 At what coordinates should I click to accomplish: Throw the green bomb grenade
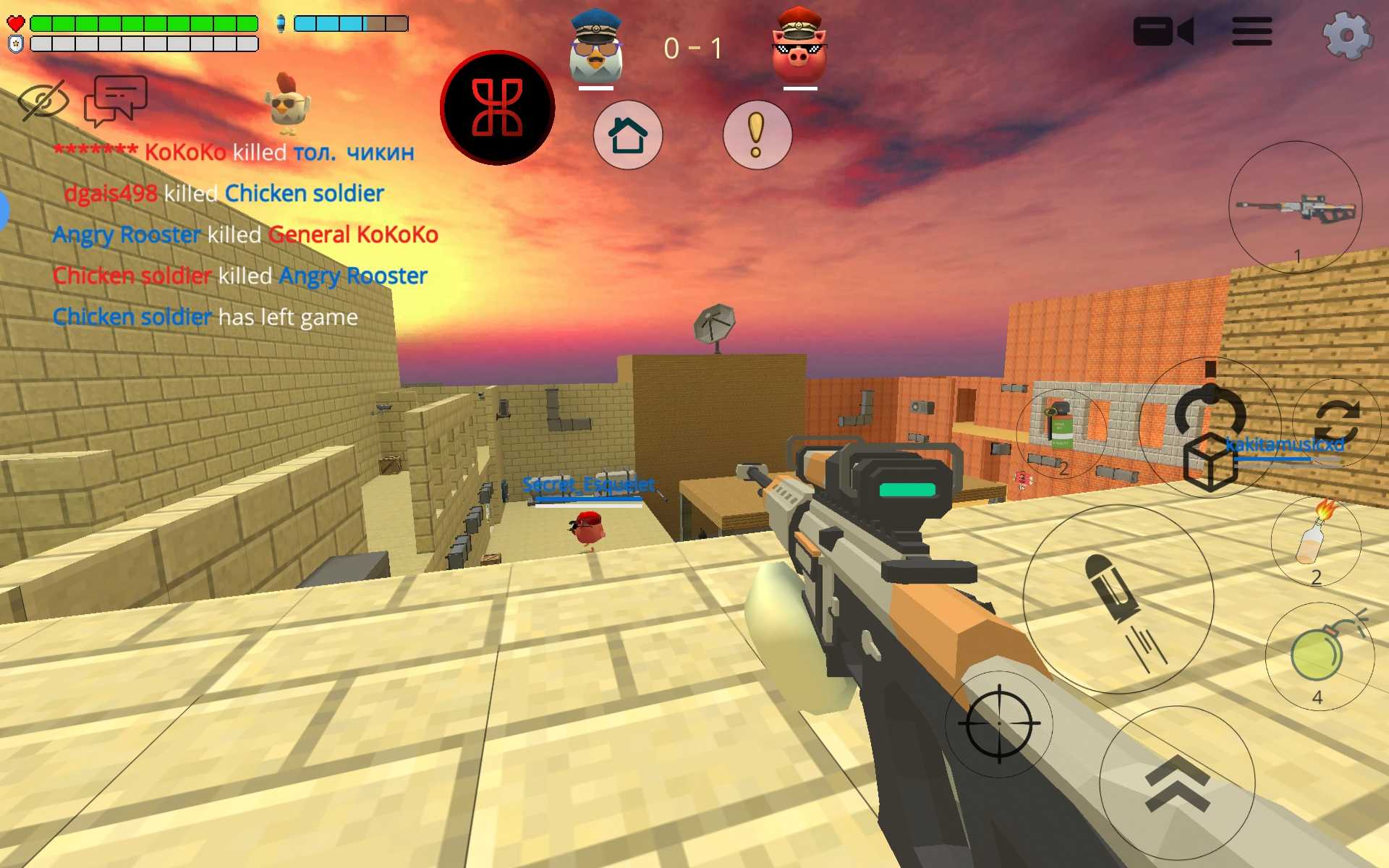[x=1319, y=655]
